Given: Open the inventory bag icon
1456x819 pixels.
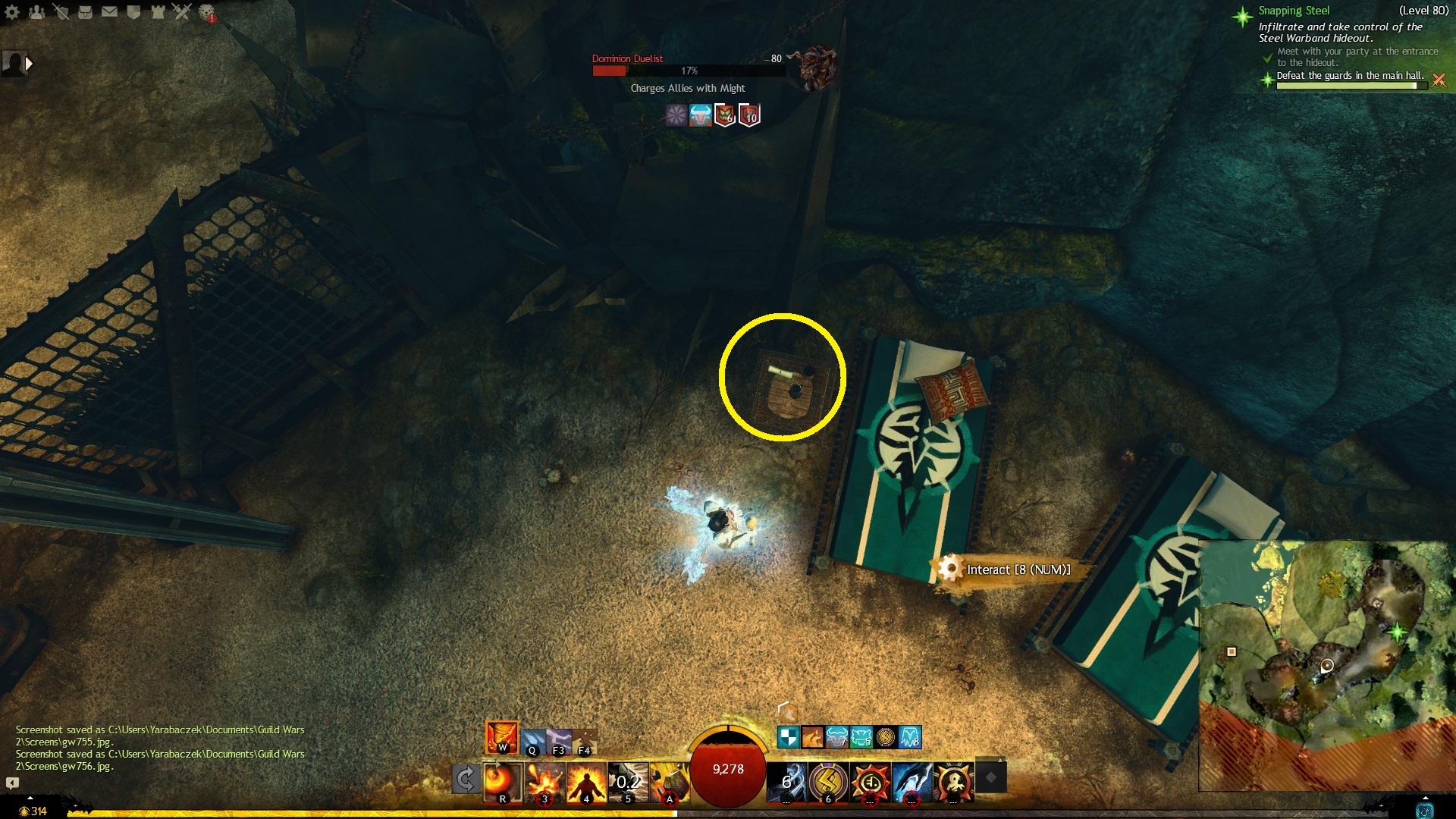Looking at the screenshot, I should click(x=85, y=12).
